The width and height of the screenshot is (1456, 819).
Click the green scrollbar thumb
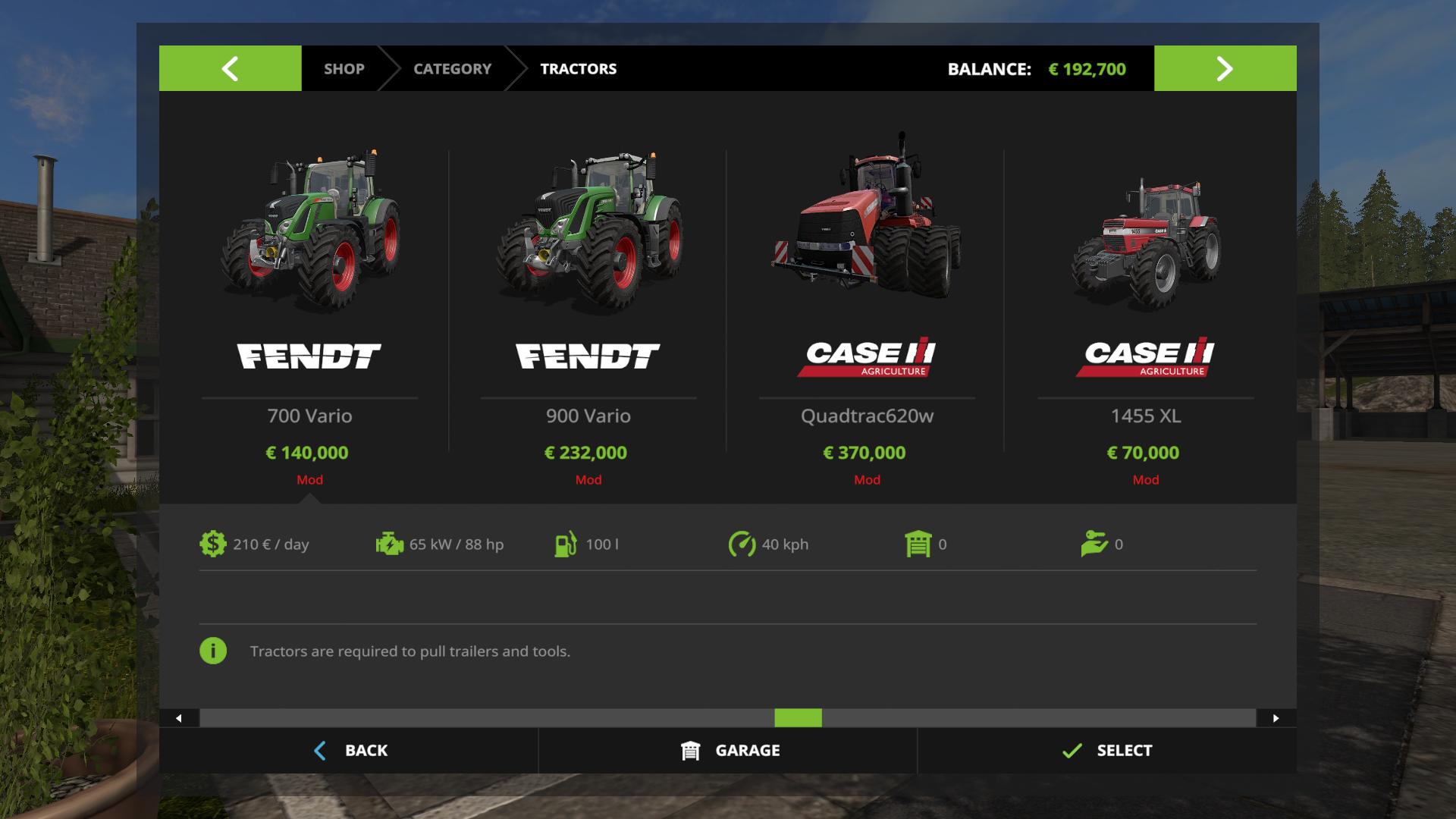pos(798,718)
